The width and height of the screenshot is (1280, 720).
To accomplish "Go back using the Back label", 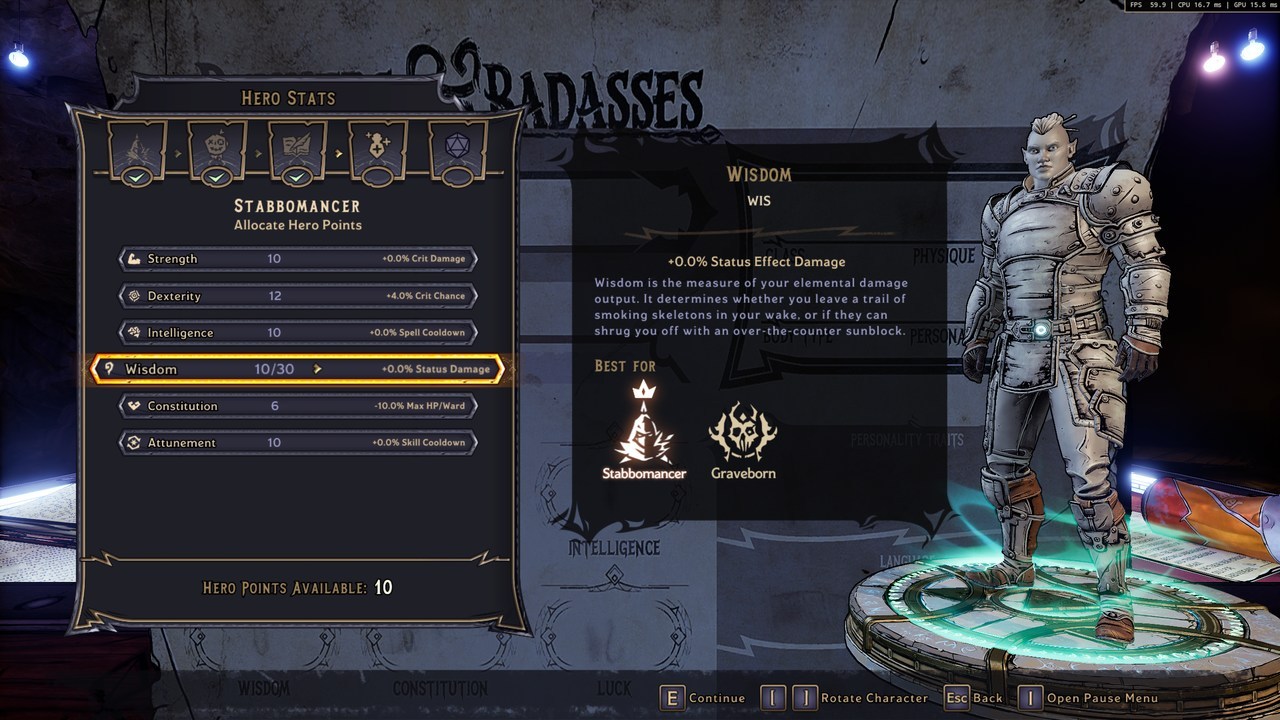I will coord(987,698).
